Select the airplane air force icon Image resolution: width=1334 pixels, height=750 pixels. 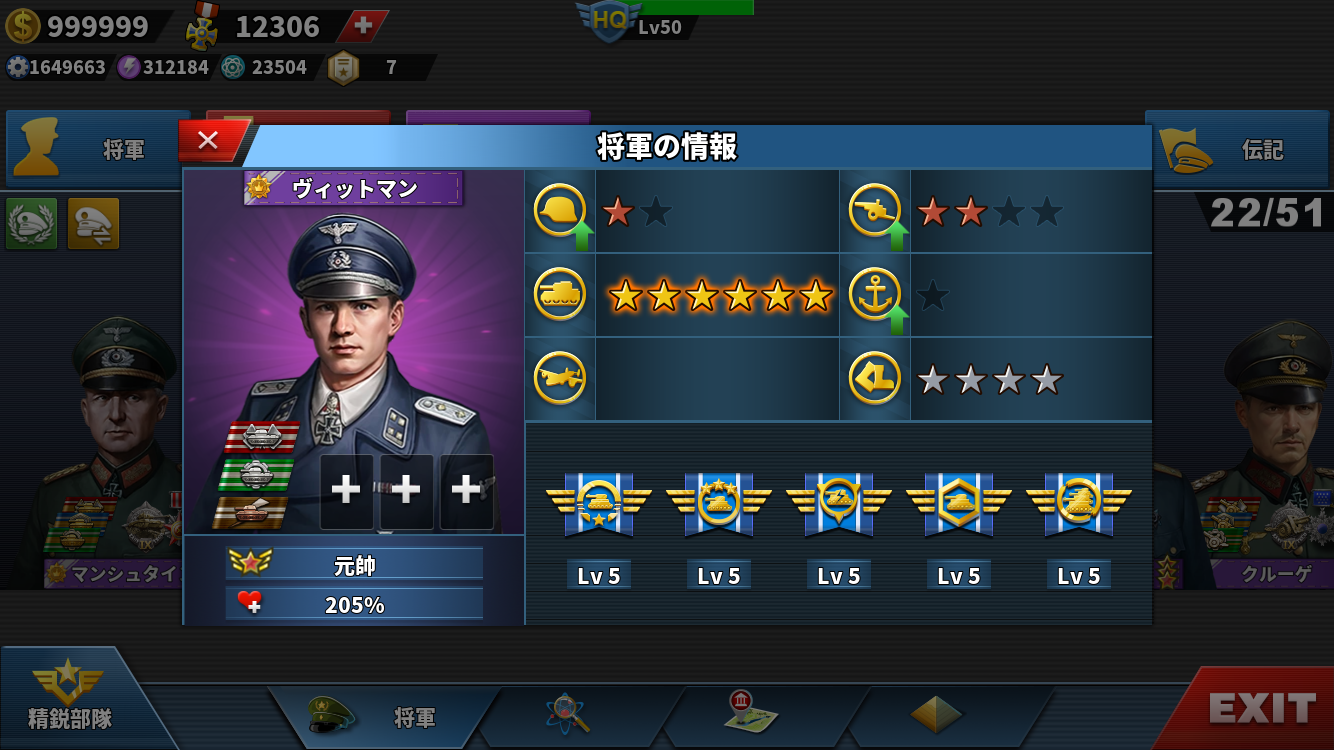[560, 379]
